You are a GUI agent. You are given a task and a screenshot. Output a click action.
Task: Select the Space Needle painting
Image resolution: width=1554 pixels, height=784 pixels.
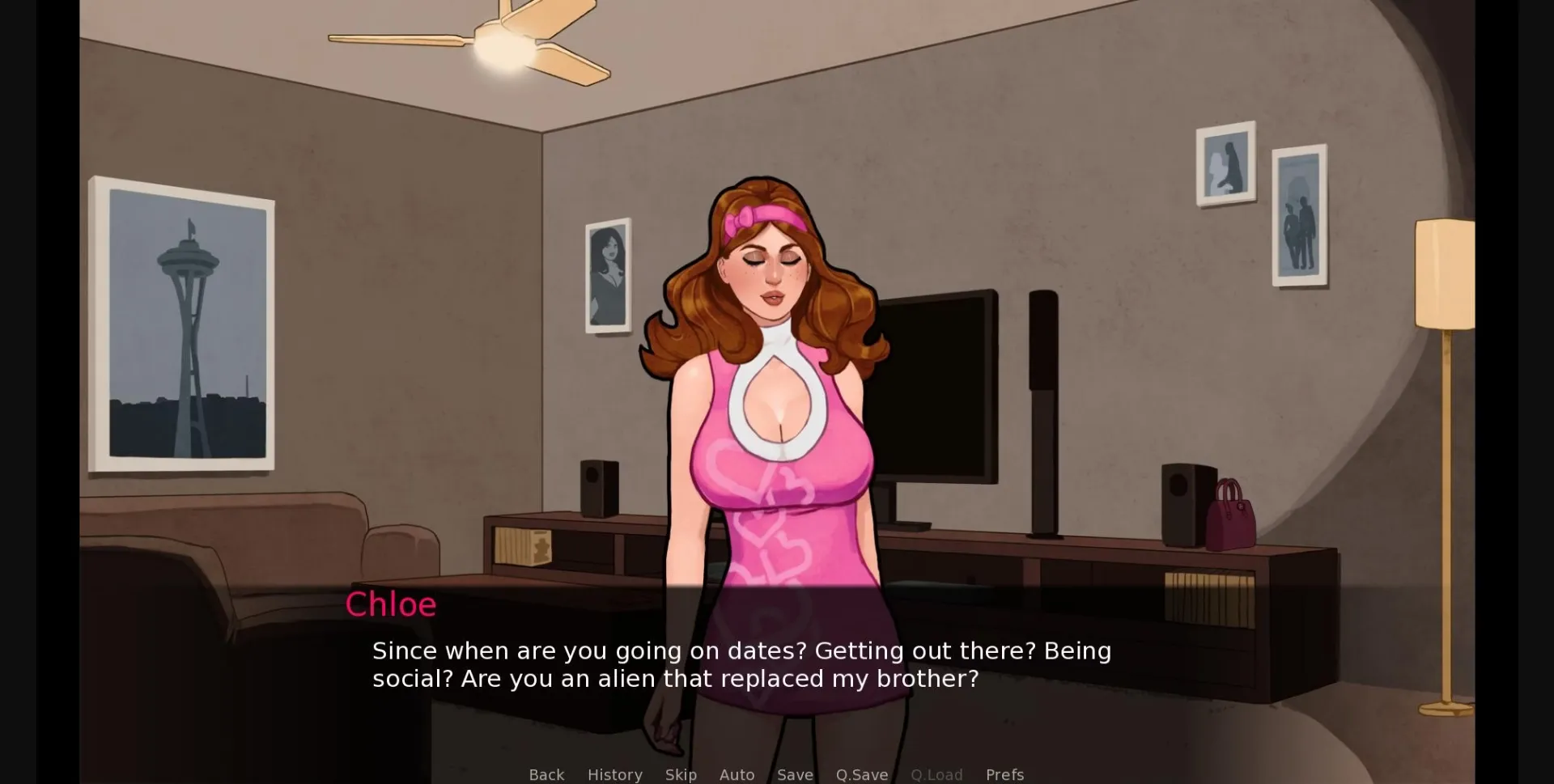tap(185, 324)
